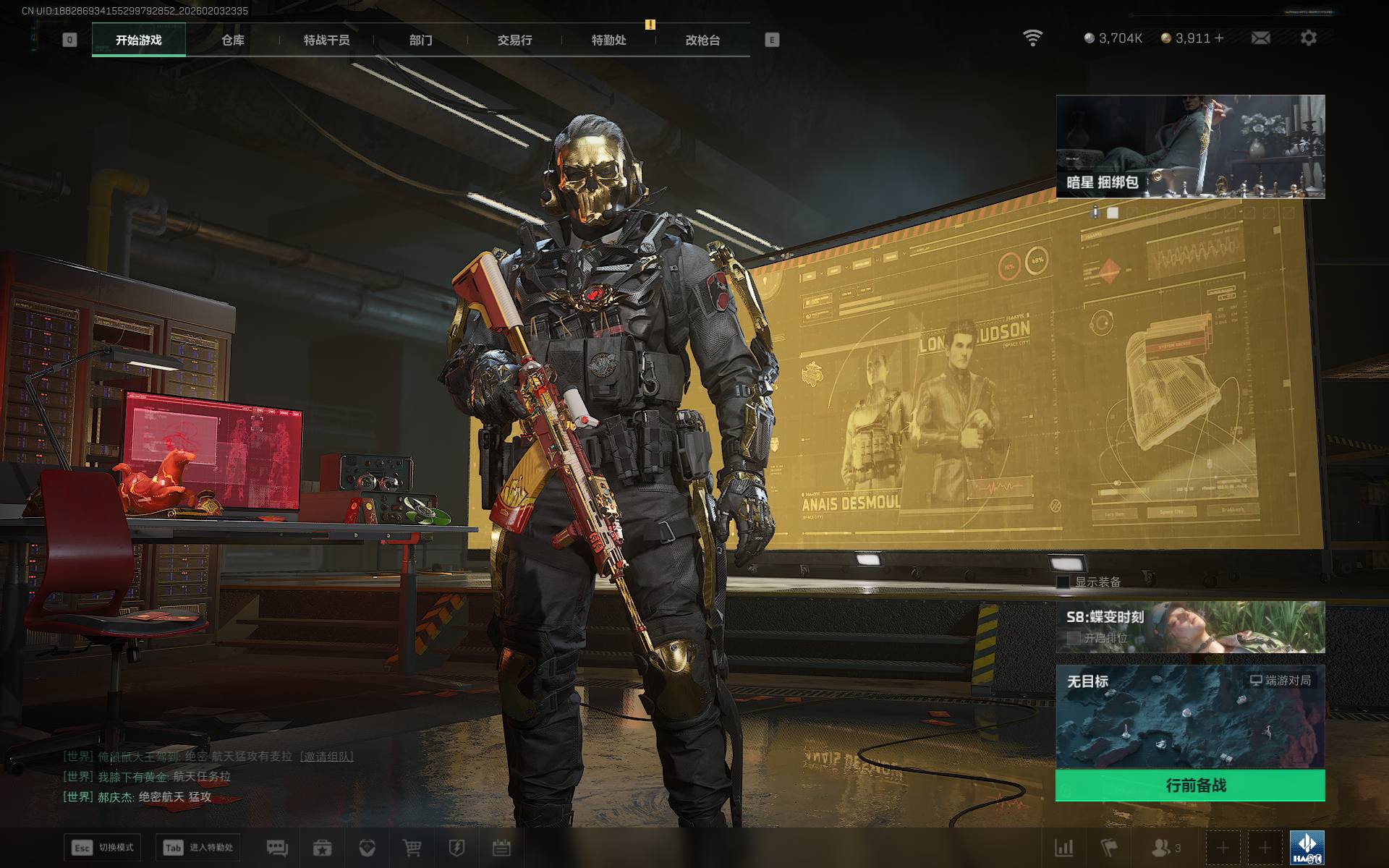
Task: Select the 特勤处 tab in the top bar
Action: click(x=608, y=41)
